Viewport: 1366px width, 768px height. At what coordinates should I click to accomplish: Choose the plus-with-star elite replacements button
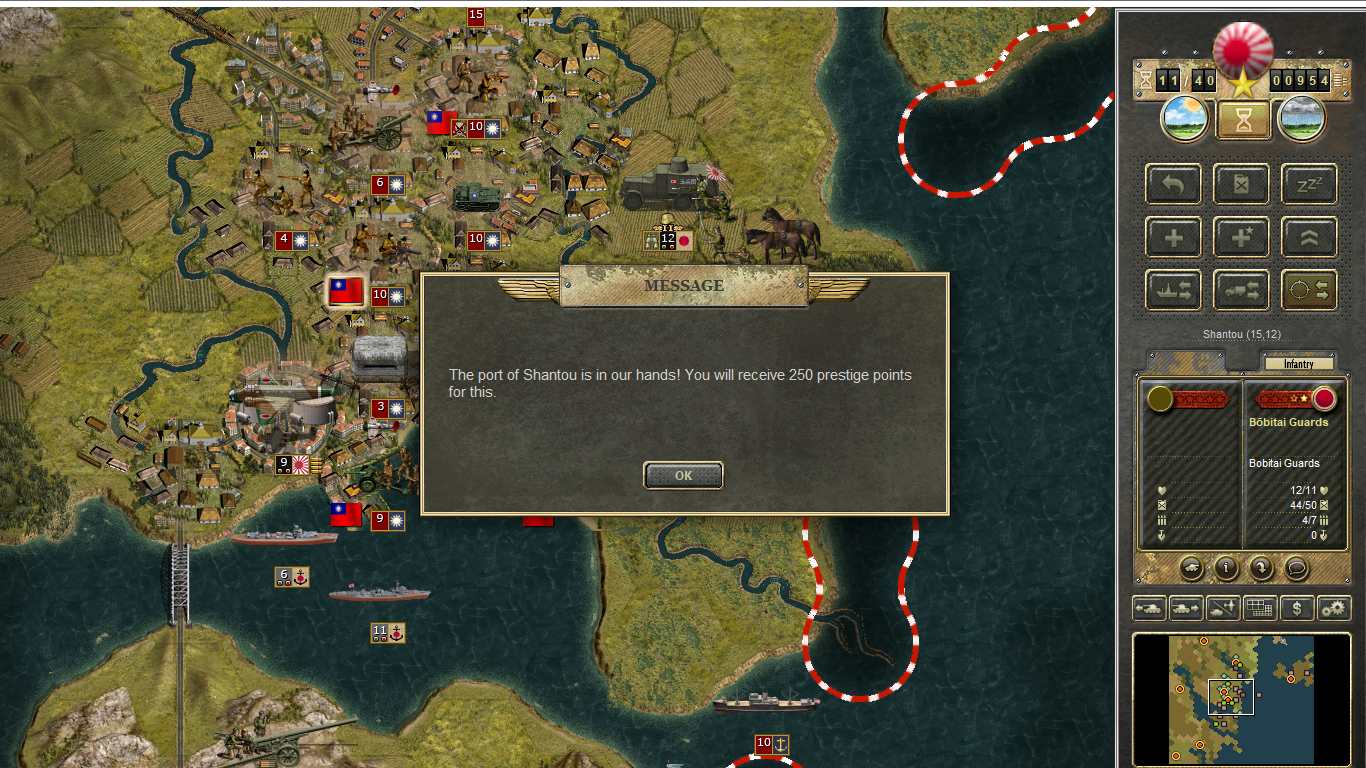pos(1241,238)
